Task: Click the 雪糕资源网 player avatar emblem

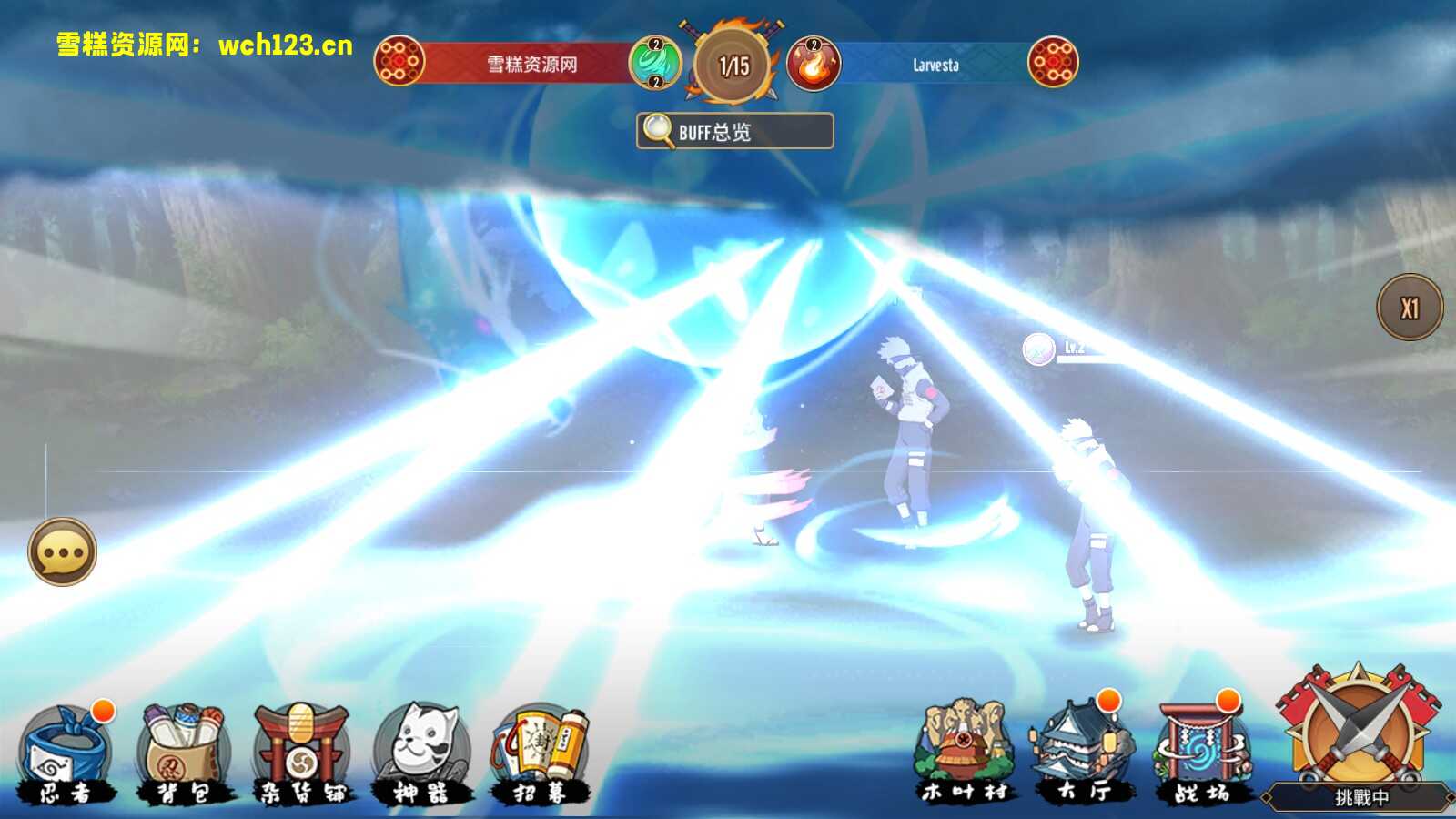Action: (x=399, y=61)
